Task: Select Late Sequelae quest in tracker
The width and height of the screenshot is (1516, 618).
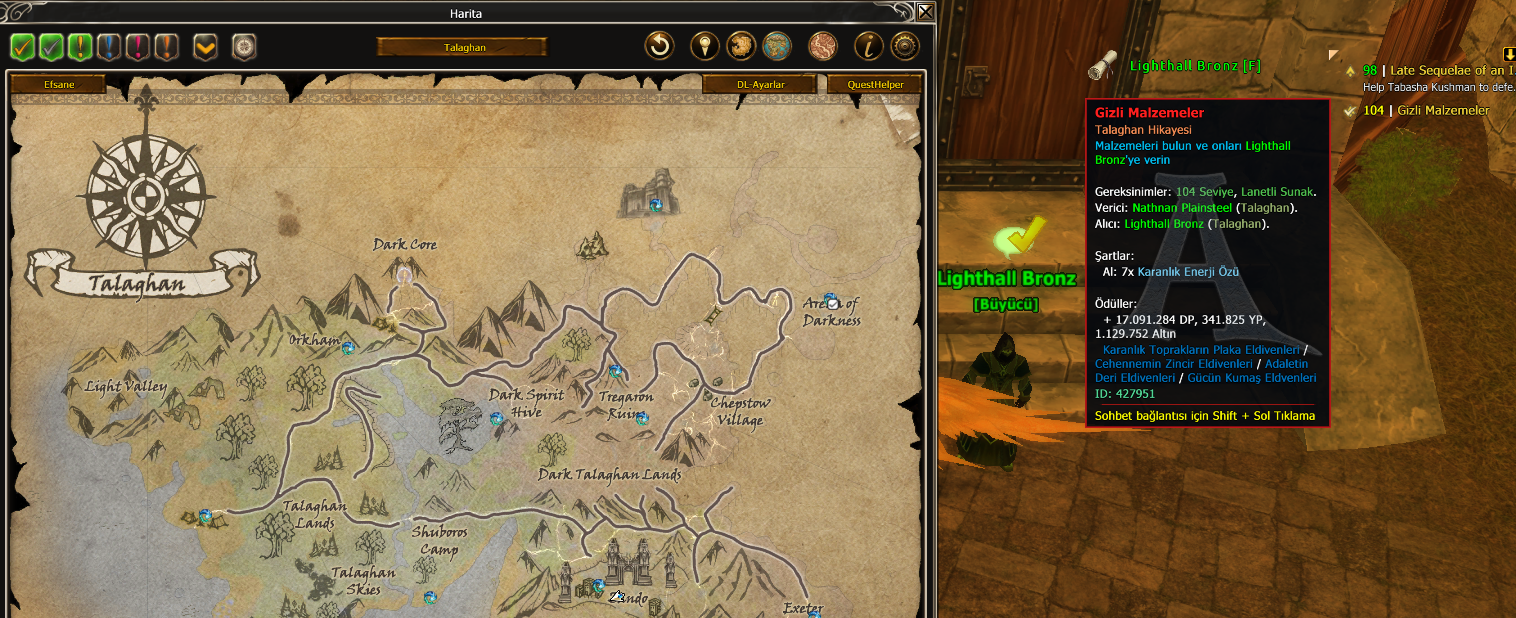Action: pyautogui.click(x=1439, y=71)
